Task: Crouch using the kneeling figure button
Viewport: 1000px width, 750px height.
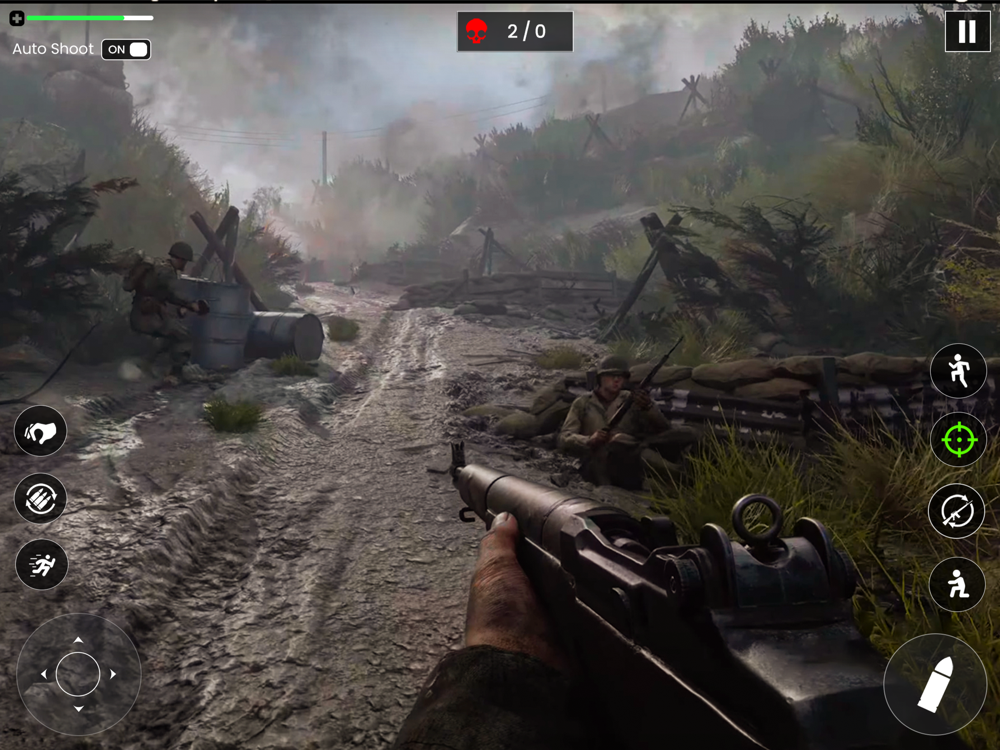Action: point(958,584)
